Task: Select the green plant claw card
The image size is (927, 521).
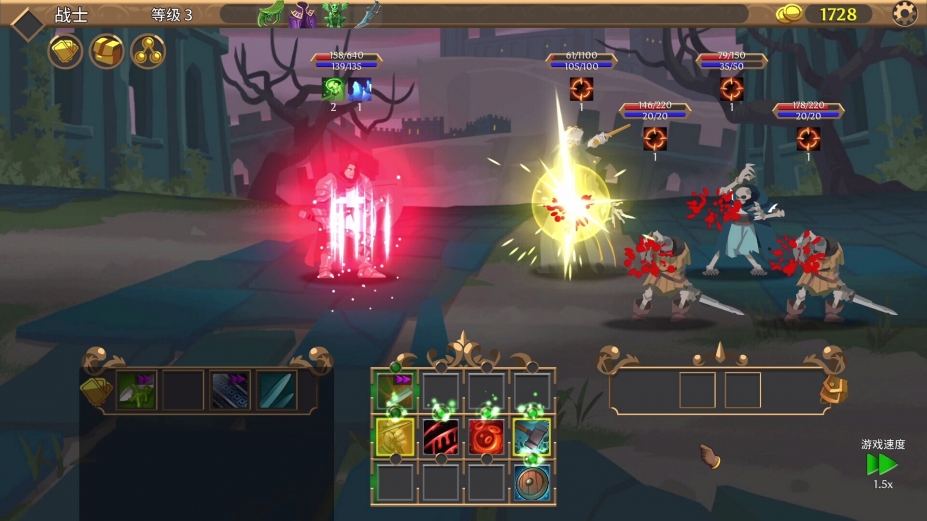Action: pos(137,390)
